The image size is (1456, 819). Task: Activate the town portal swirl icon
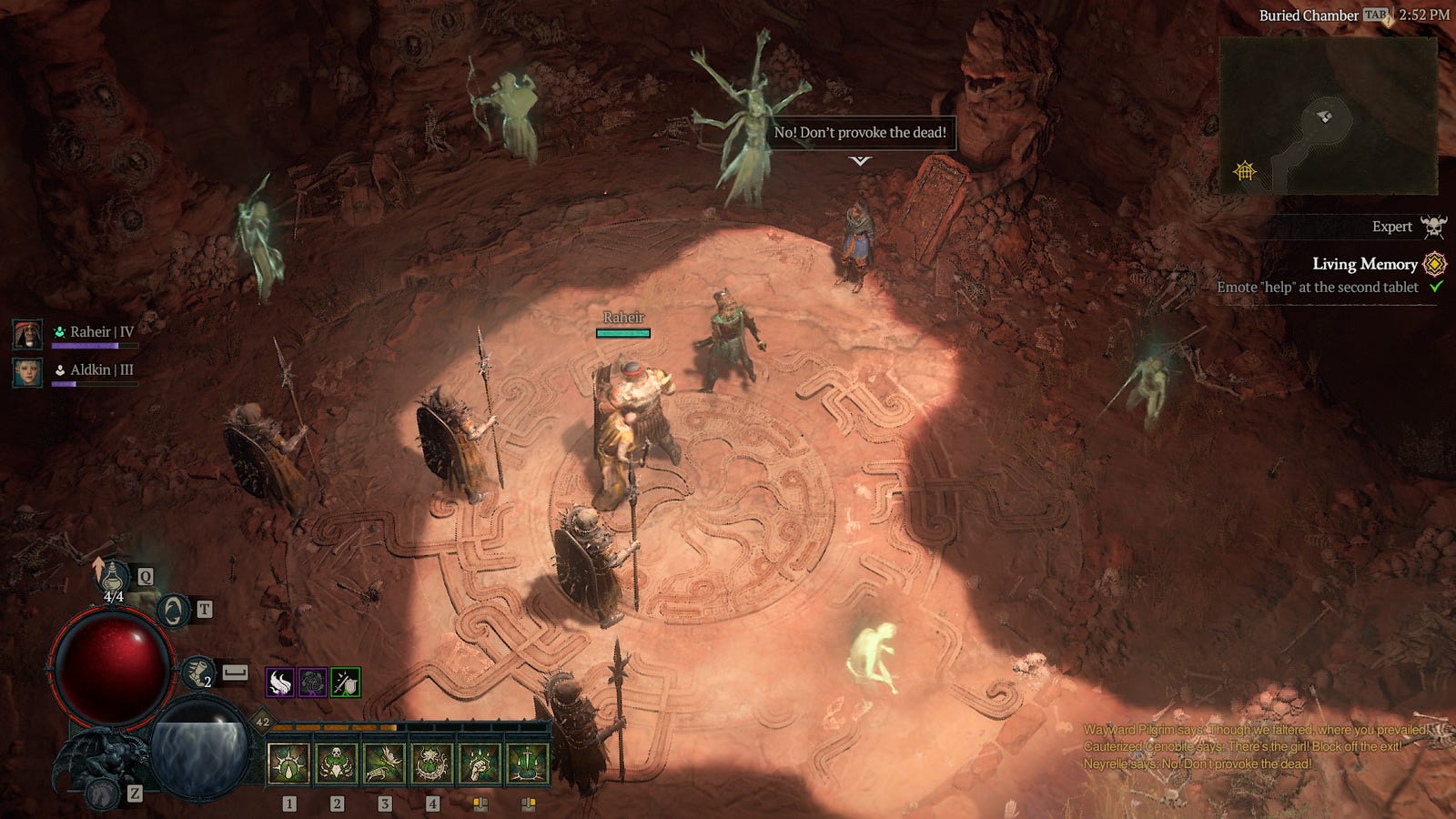pyautogui.click(x=173, y=611)
